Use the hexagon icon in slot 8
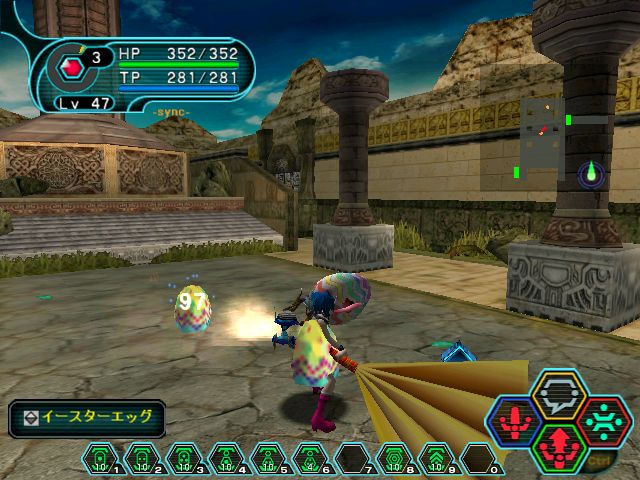Screen dimensions: 640x480 393,458
